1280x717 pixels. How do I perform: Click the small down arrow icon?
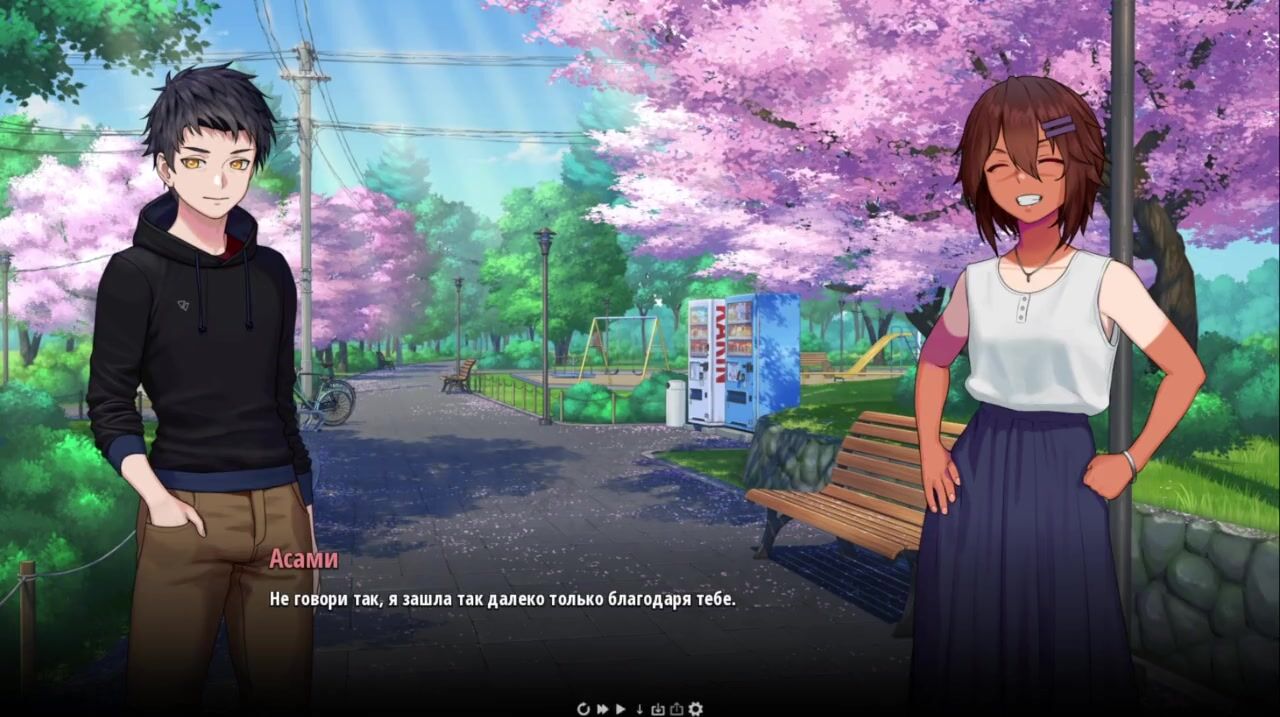pos(640,709)
